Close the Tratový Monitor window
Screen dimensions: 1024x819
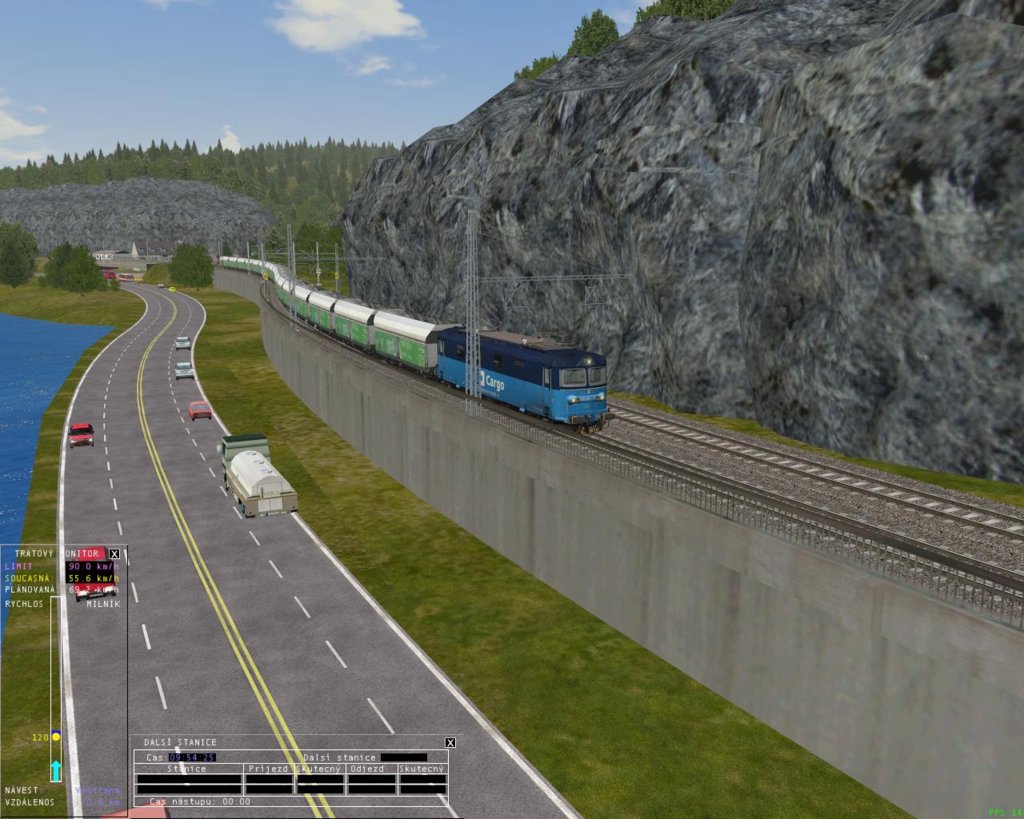point(114,553)
